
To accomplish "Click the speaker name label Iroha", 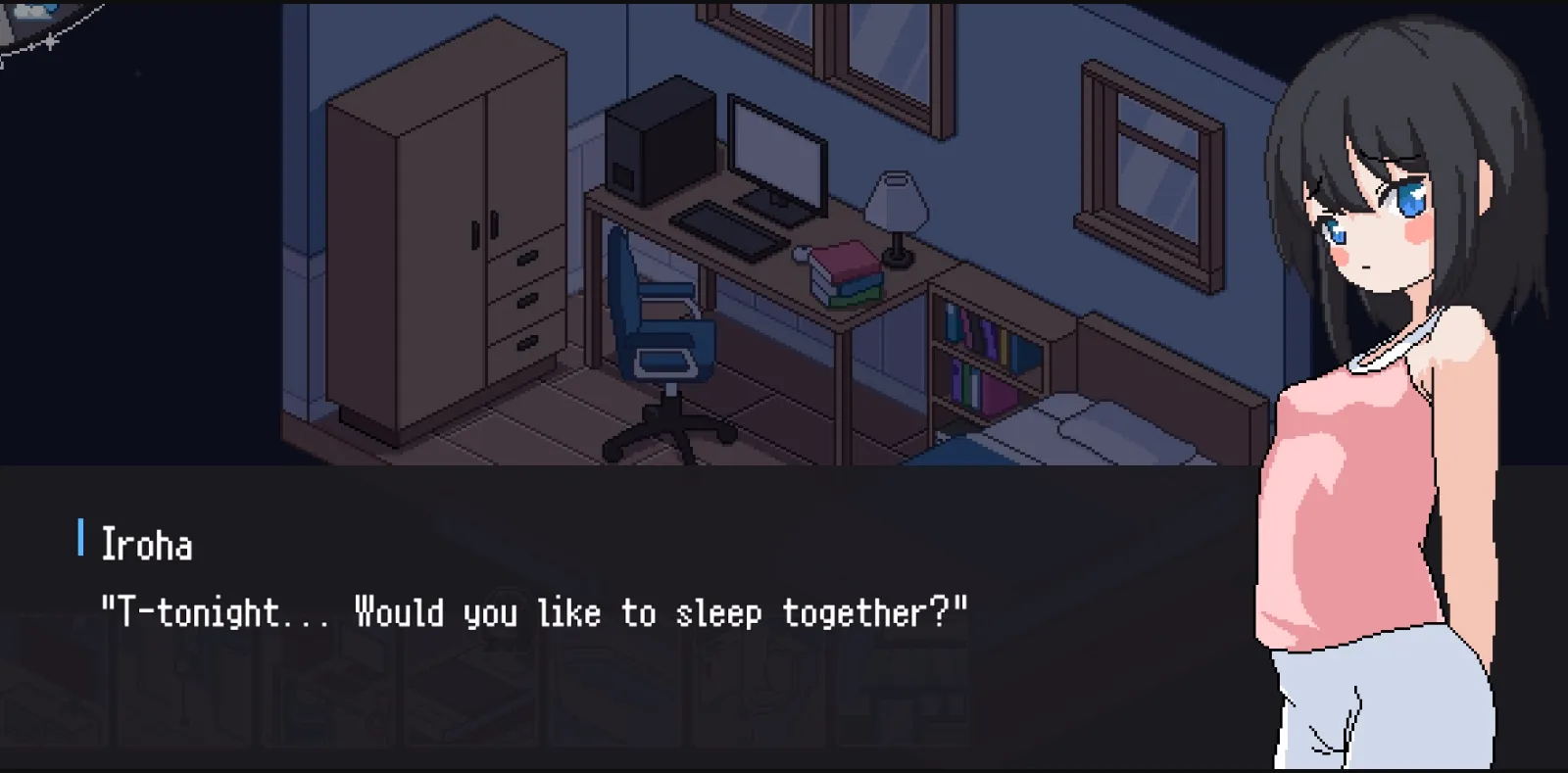I will 147,545.
